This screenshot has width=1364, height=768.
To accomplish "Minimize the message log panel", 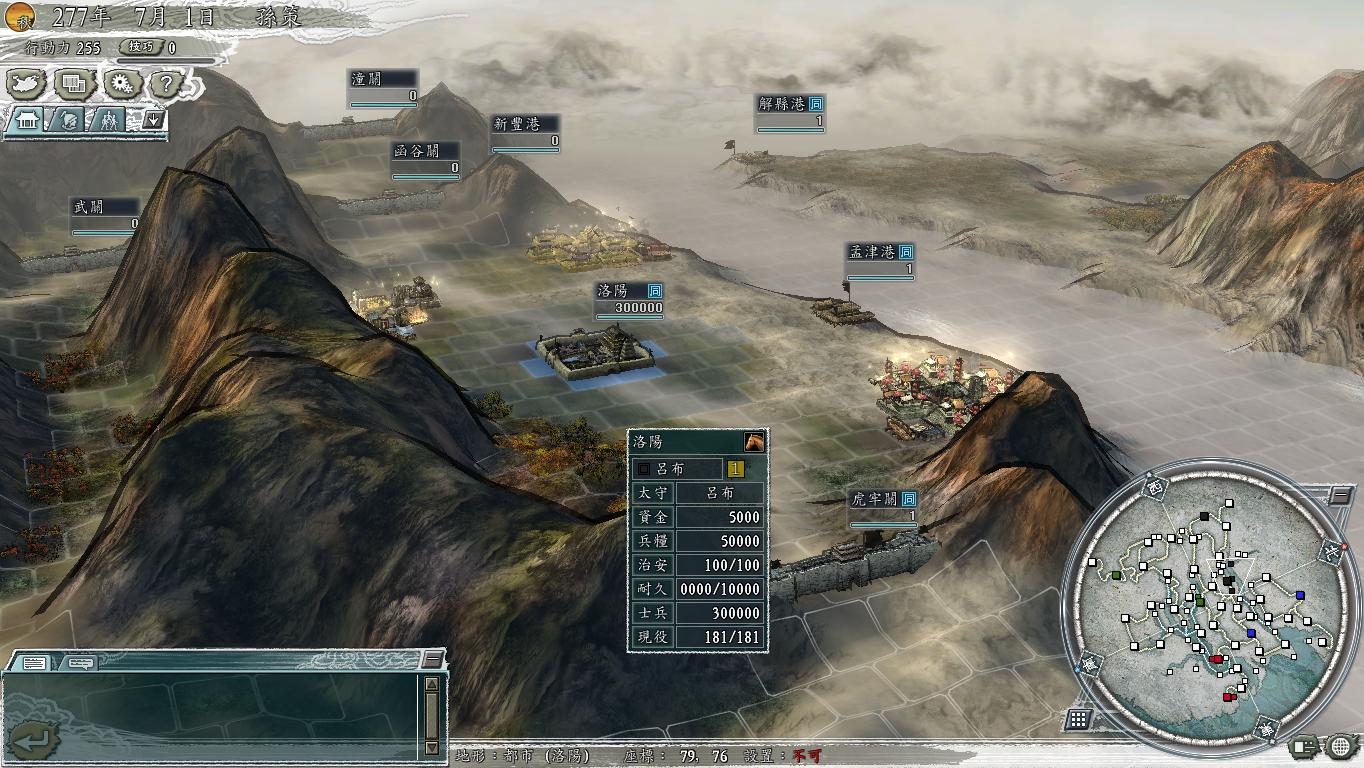I will click(x=432, y=658).
